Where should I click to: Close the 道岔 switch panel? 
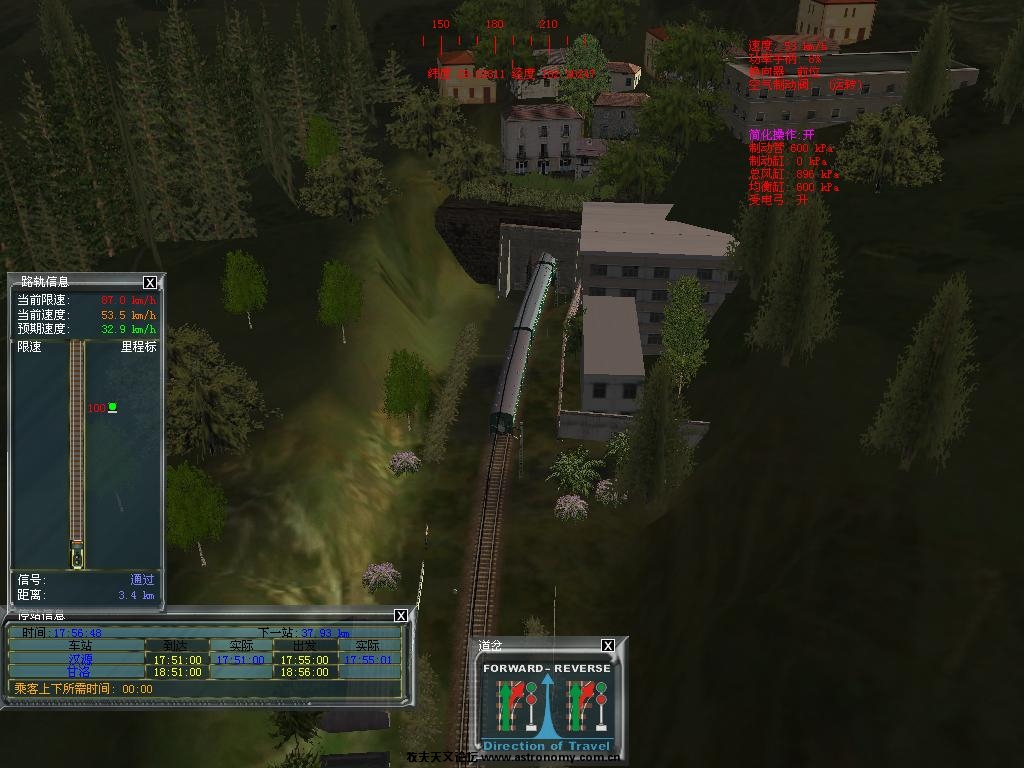[608, 646]
